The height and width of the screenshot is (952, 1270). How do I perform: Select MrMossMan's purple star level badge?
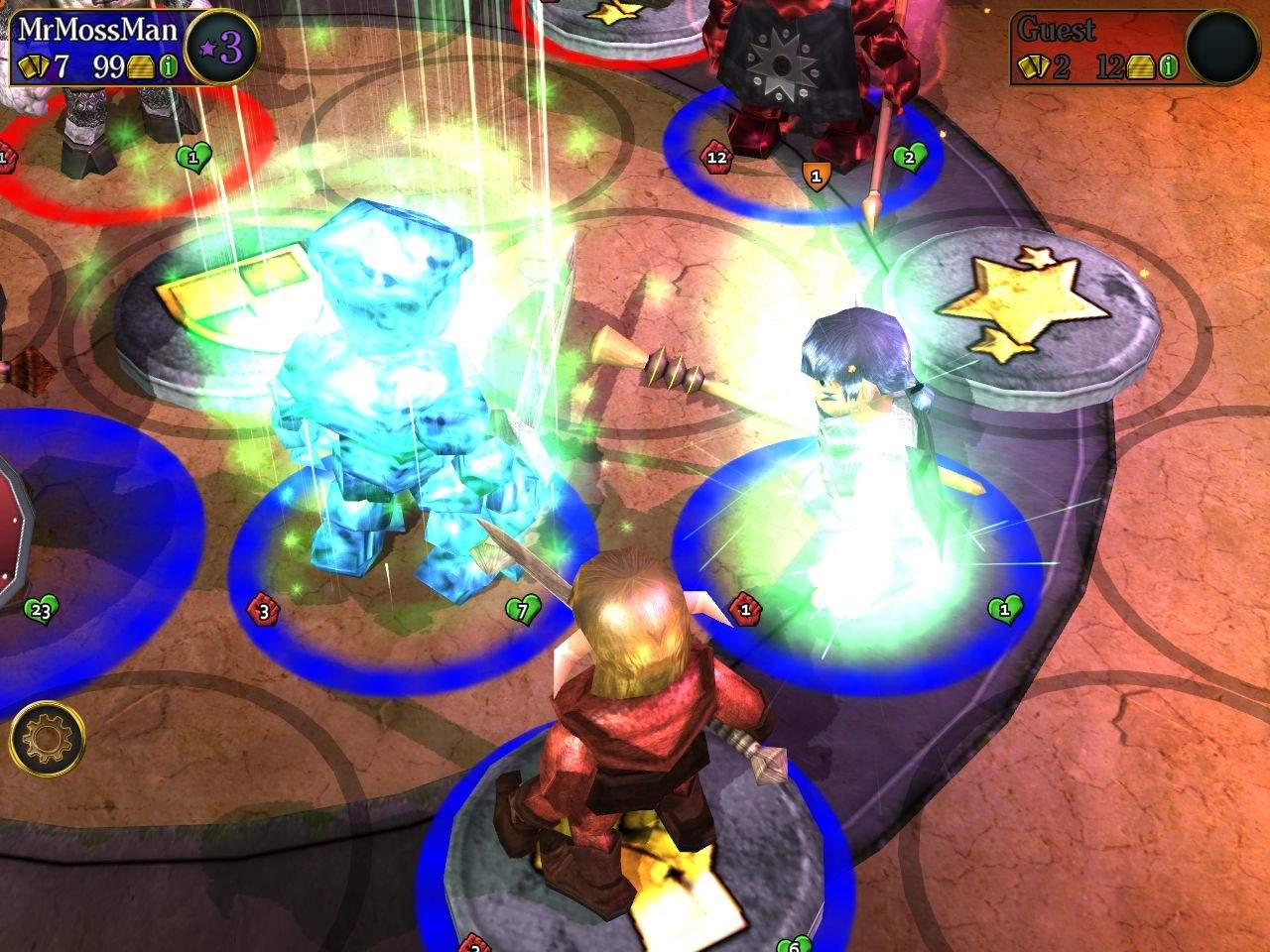(x=222, y=48)
